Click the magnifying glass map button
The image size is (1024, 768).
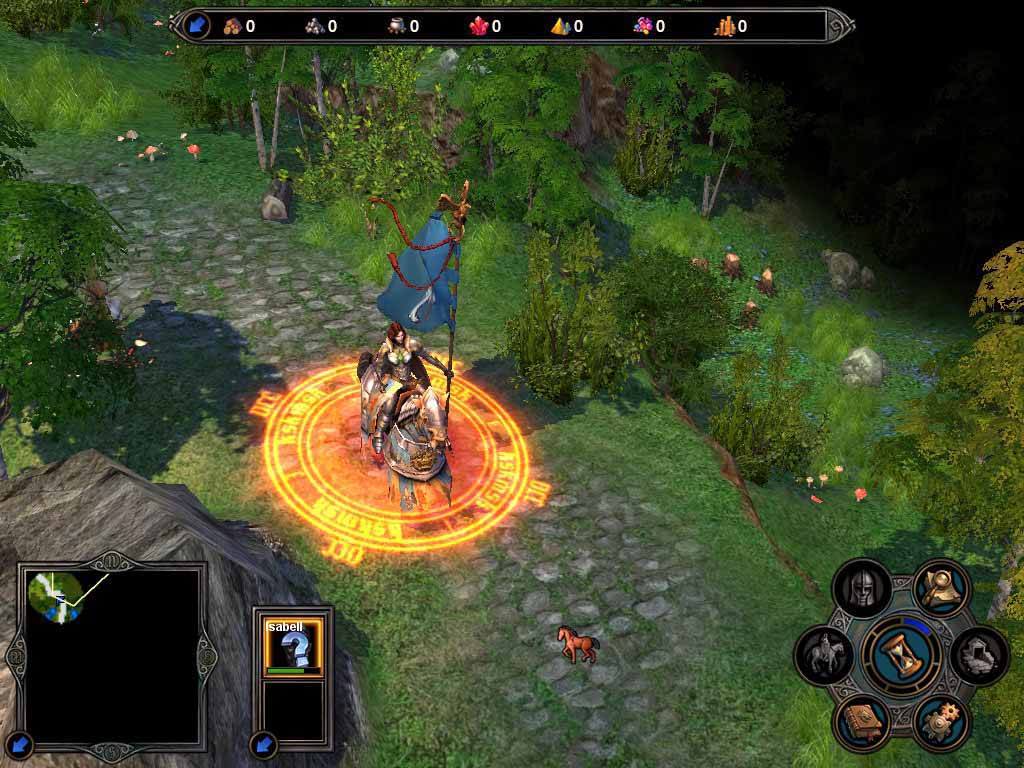(941, 589)
